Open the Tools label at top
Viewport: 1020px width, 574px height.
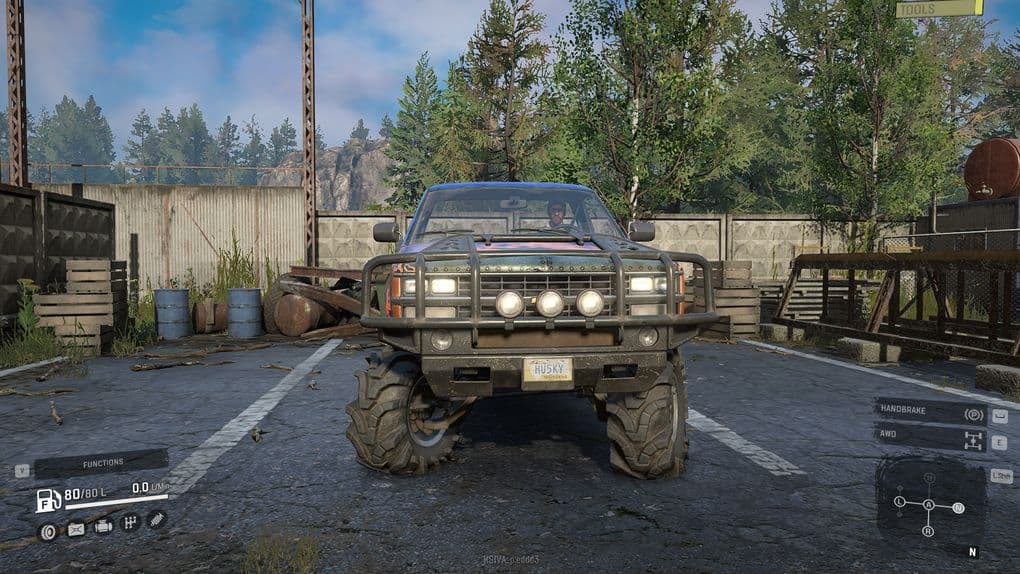point(939,9)
